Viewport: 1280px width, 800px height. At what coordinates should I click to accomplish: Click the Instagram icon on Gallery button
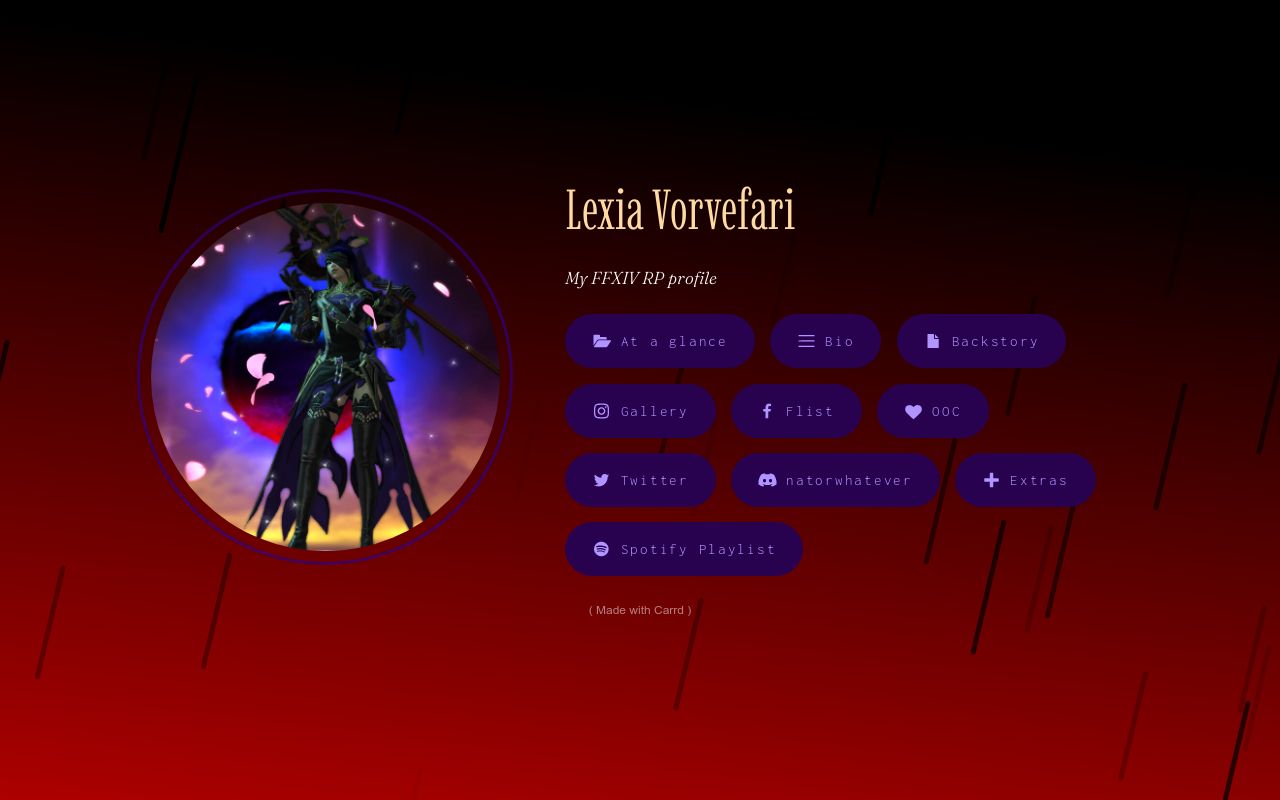[x=601, y=411]
